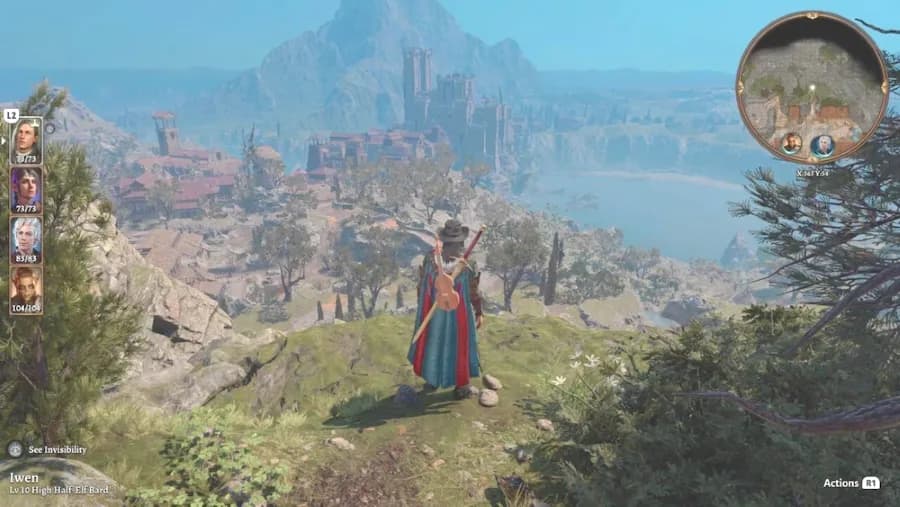900x507 pixels.
Task: Open the circular minimap
Action: [811, 87]
